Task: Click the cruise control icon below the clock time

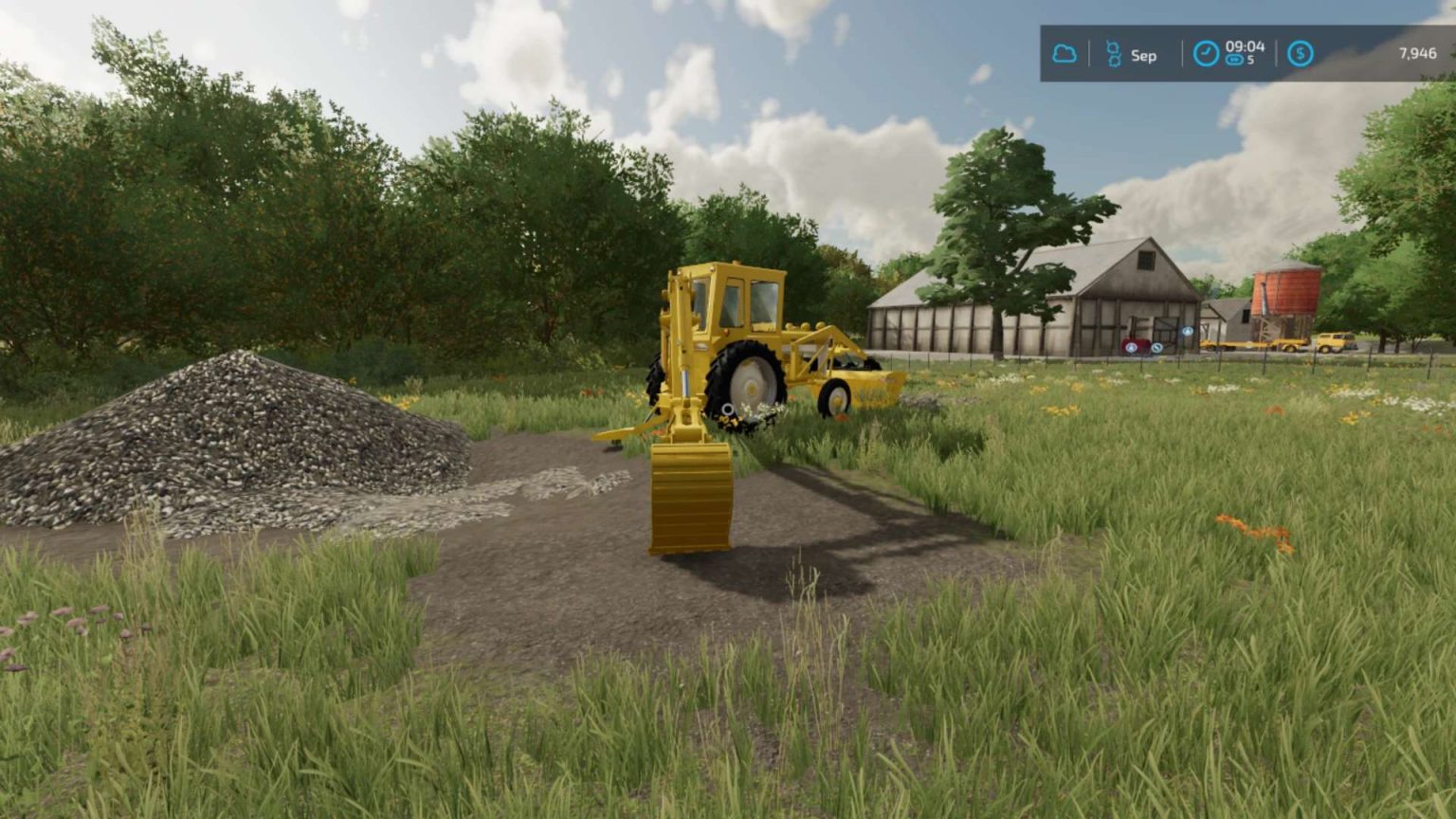Action: [1235, 61]
